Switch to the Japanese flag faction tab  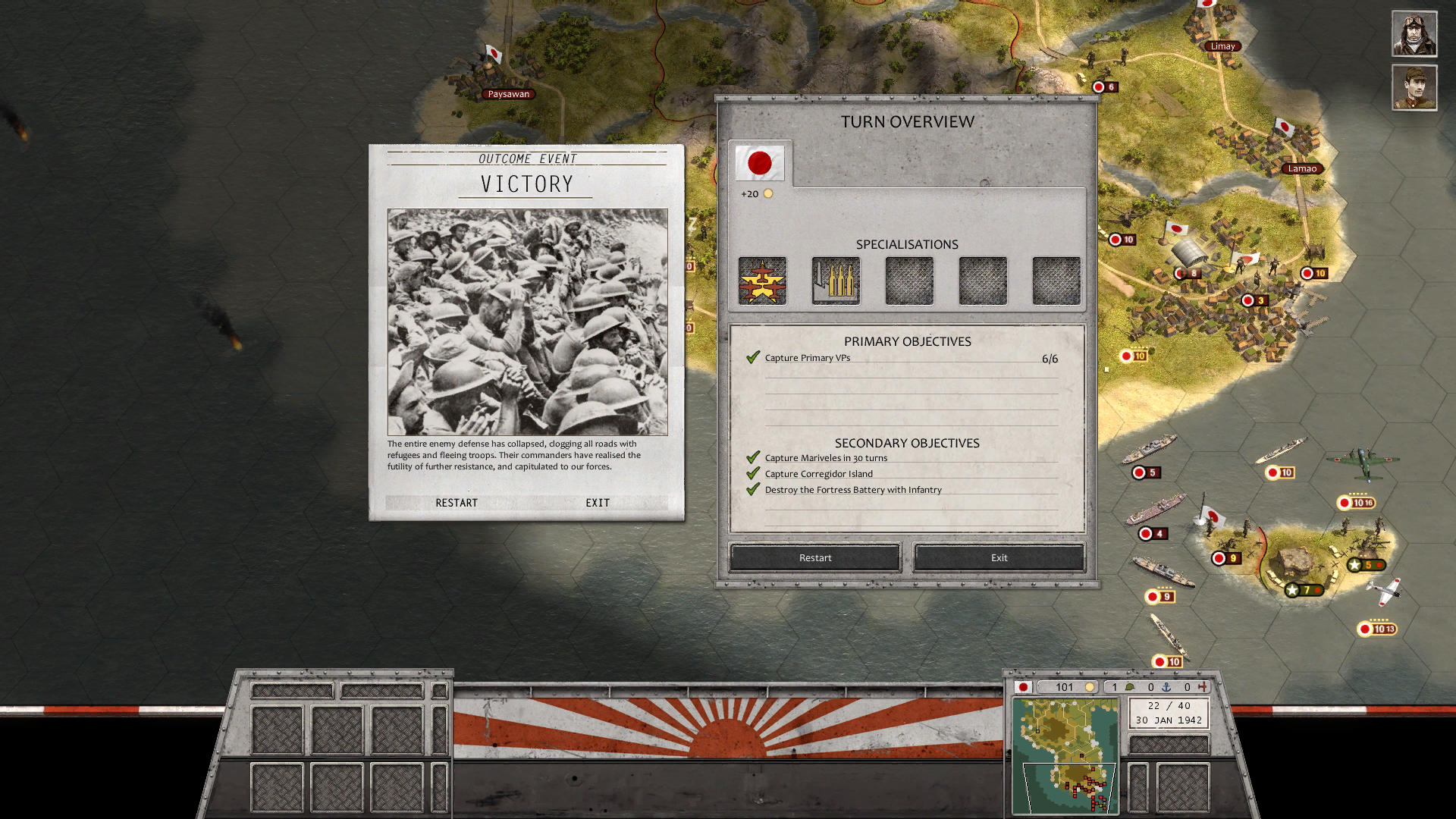point(760,162)
